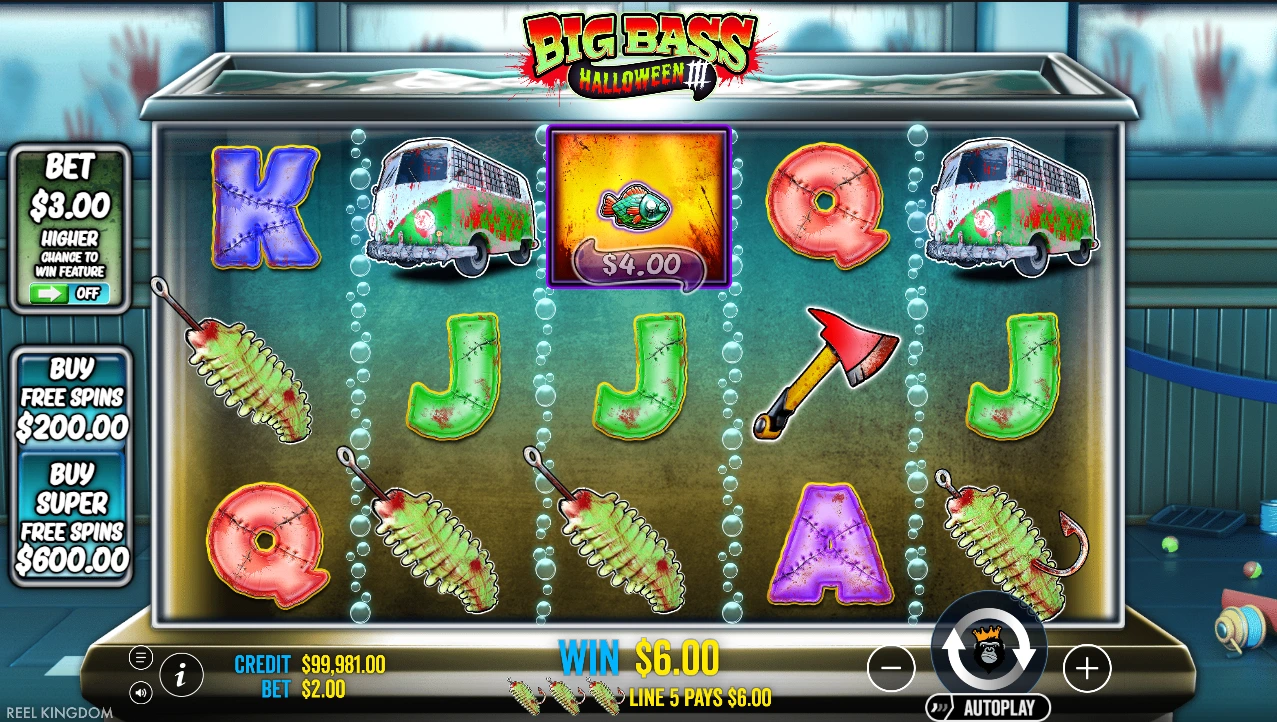Decrease the bet with the minus button
This screenshot has width=1277, height=722.
coord(891,667)
